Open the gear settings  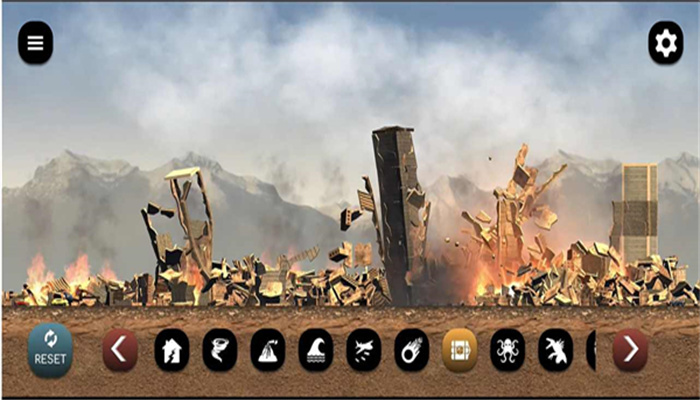click(665, 43)
